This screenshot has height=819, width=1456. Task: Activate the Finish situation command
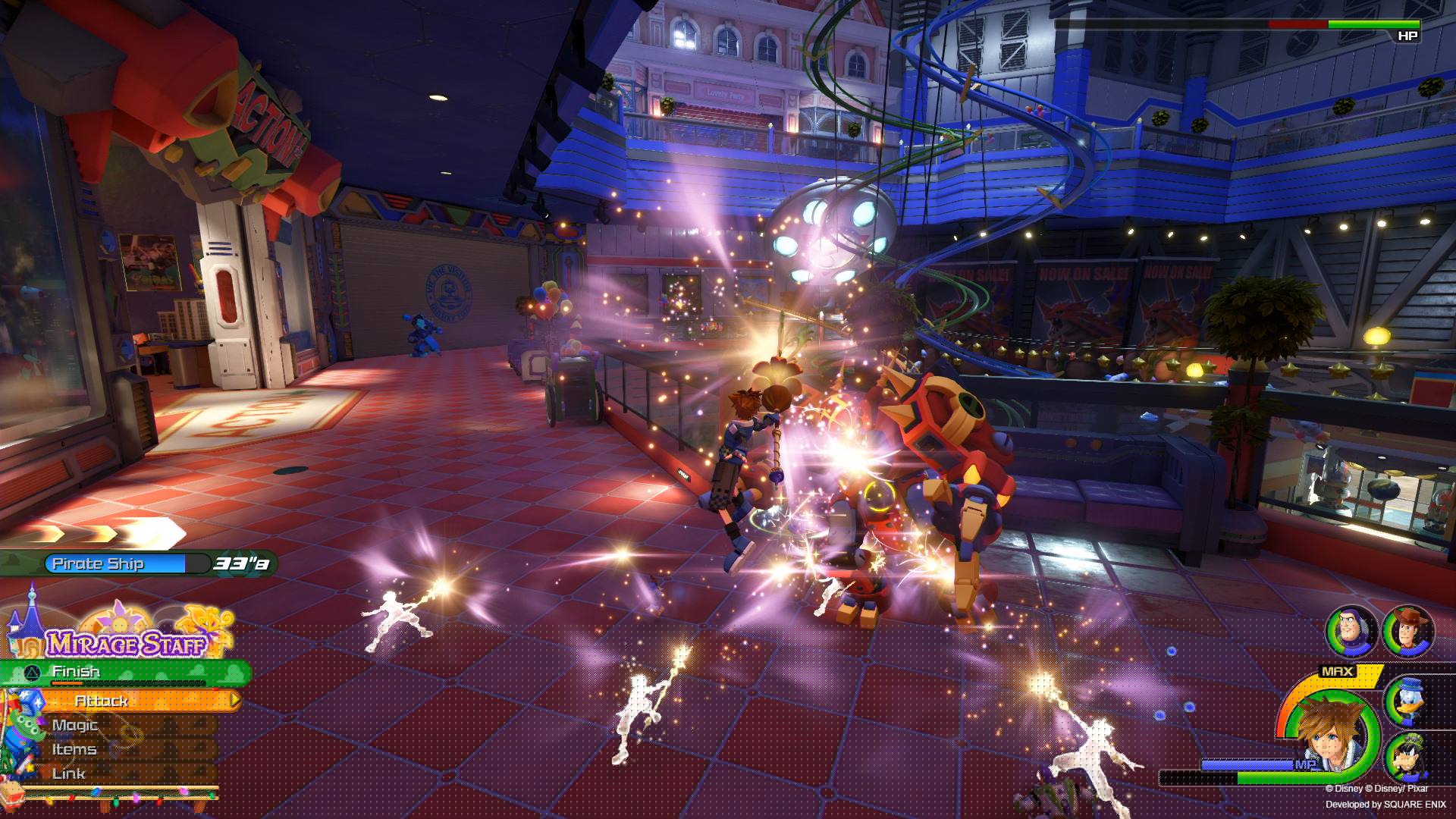click(x=76, y=671)
